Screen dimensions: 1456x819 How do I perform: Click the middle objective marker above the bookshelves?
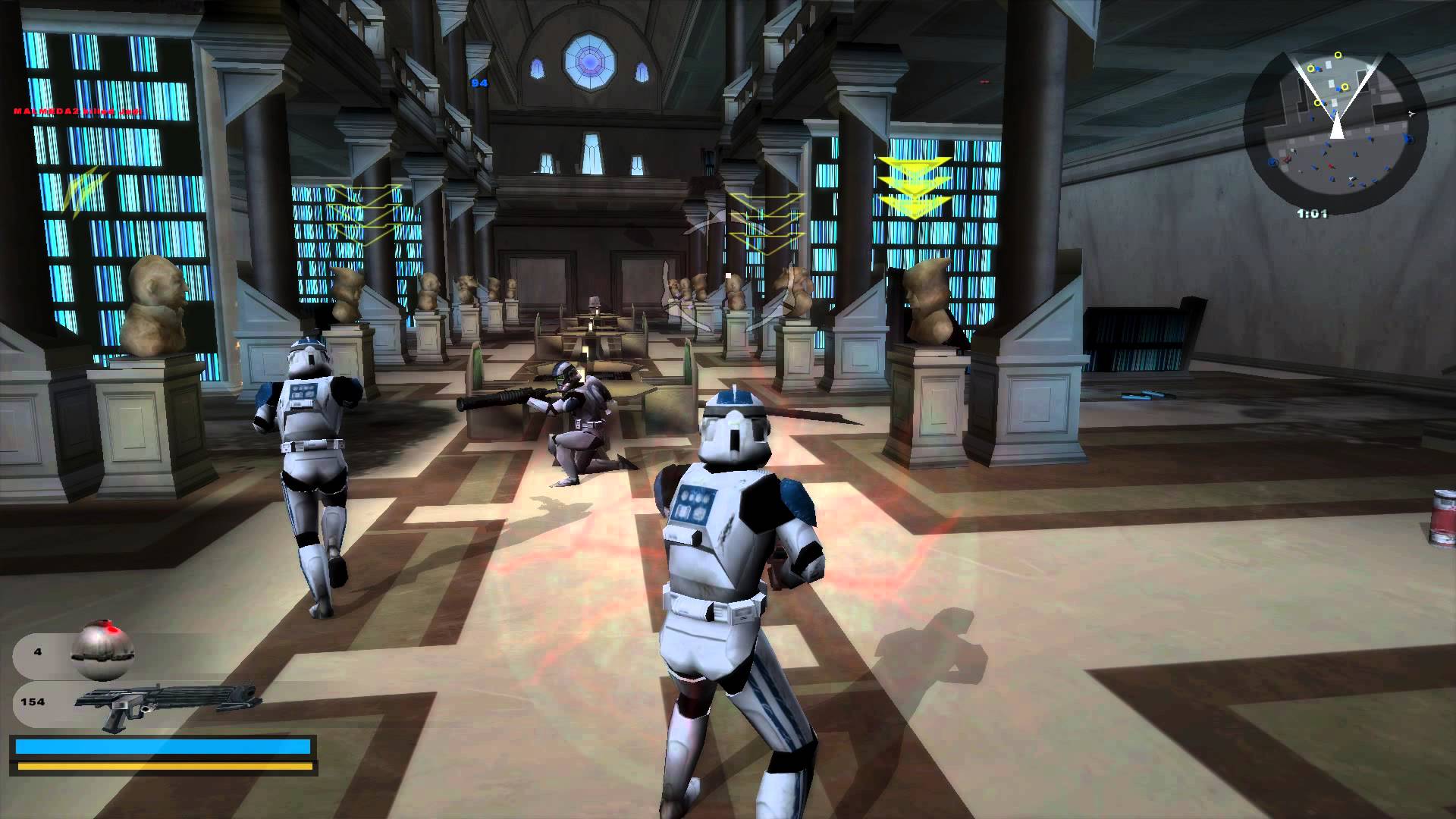(766, 220)
